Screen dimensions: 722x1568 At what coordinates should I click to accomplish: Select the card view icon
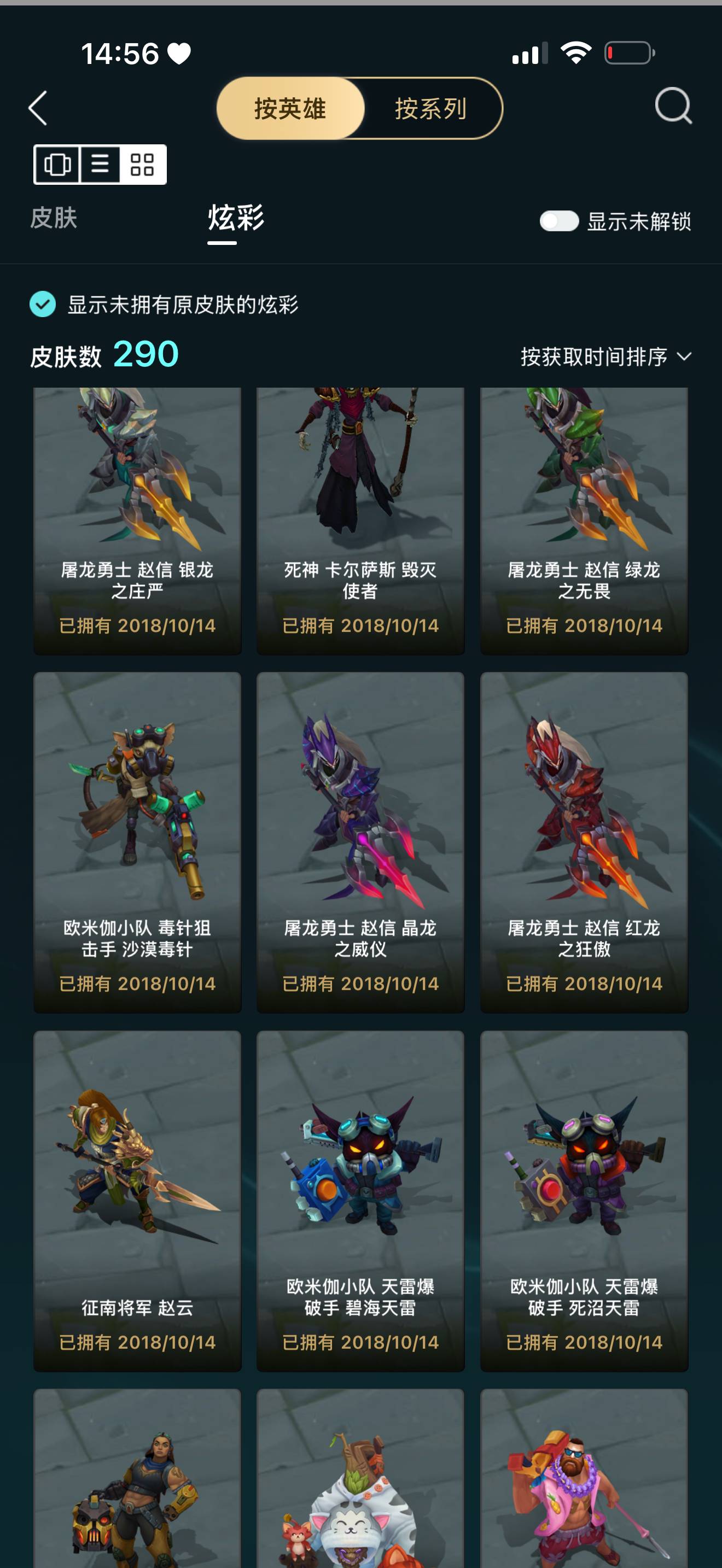pyautogui.click(x=58, y=165)
